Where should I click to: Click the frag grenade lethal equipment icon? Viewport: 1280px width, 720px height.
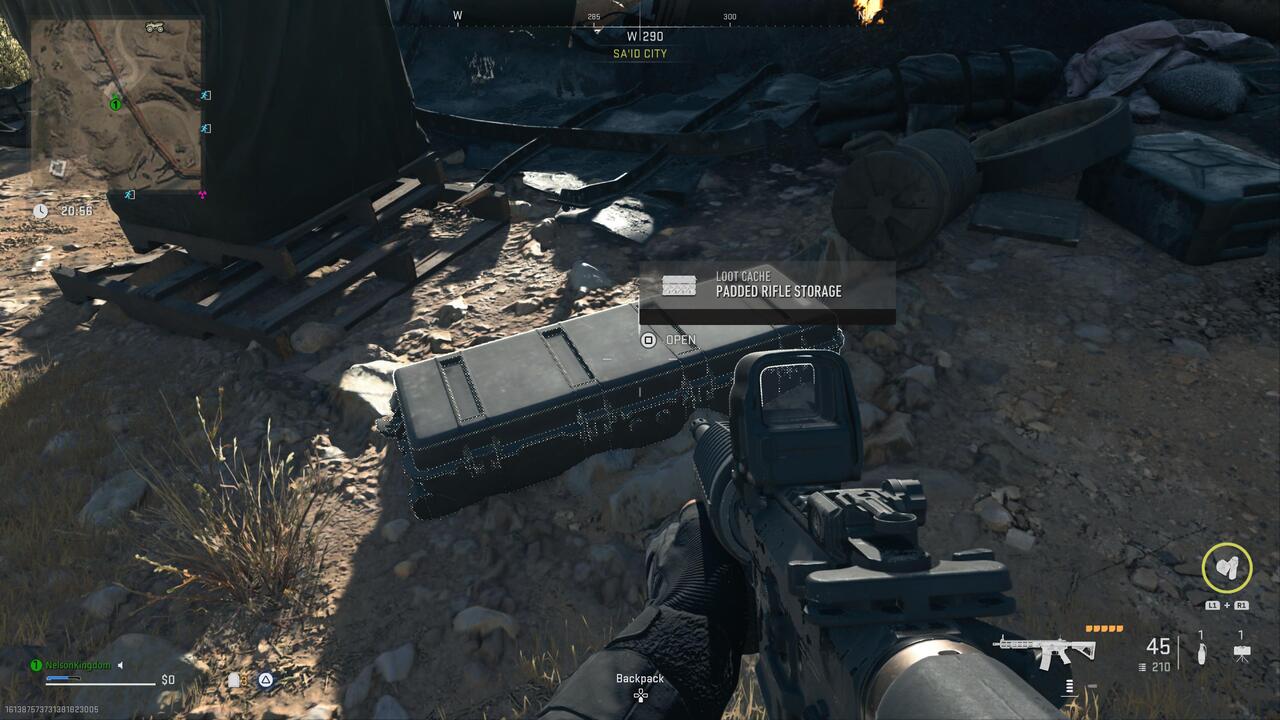(1201, 653)
